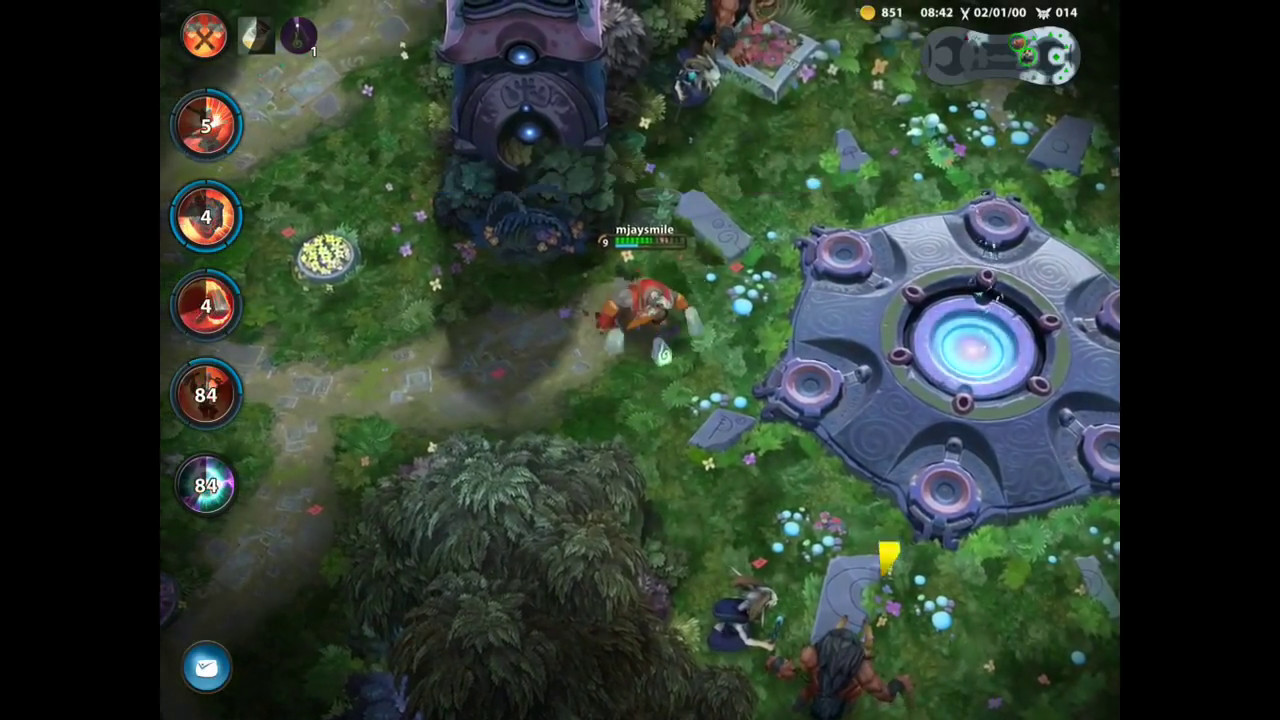Activate the ability showing cooldown 5
Screen dimensions: 1280x720
tap(206, 126)
